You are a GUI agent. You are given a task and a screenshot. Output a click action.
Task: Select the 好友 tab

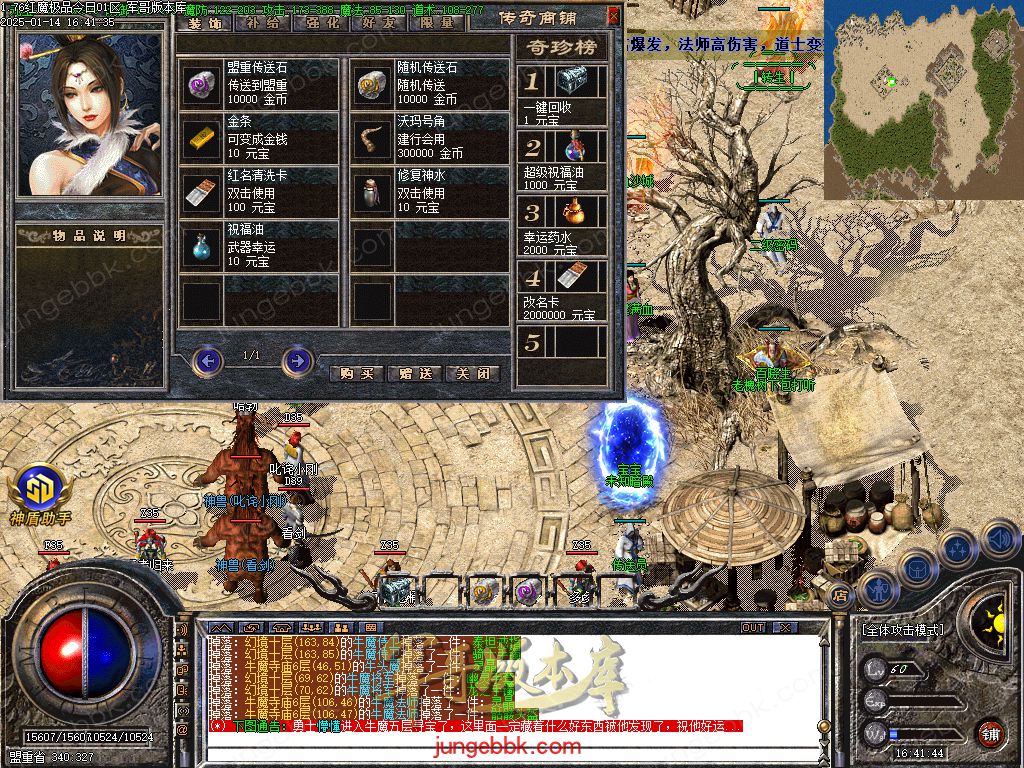point(378,20)
